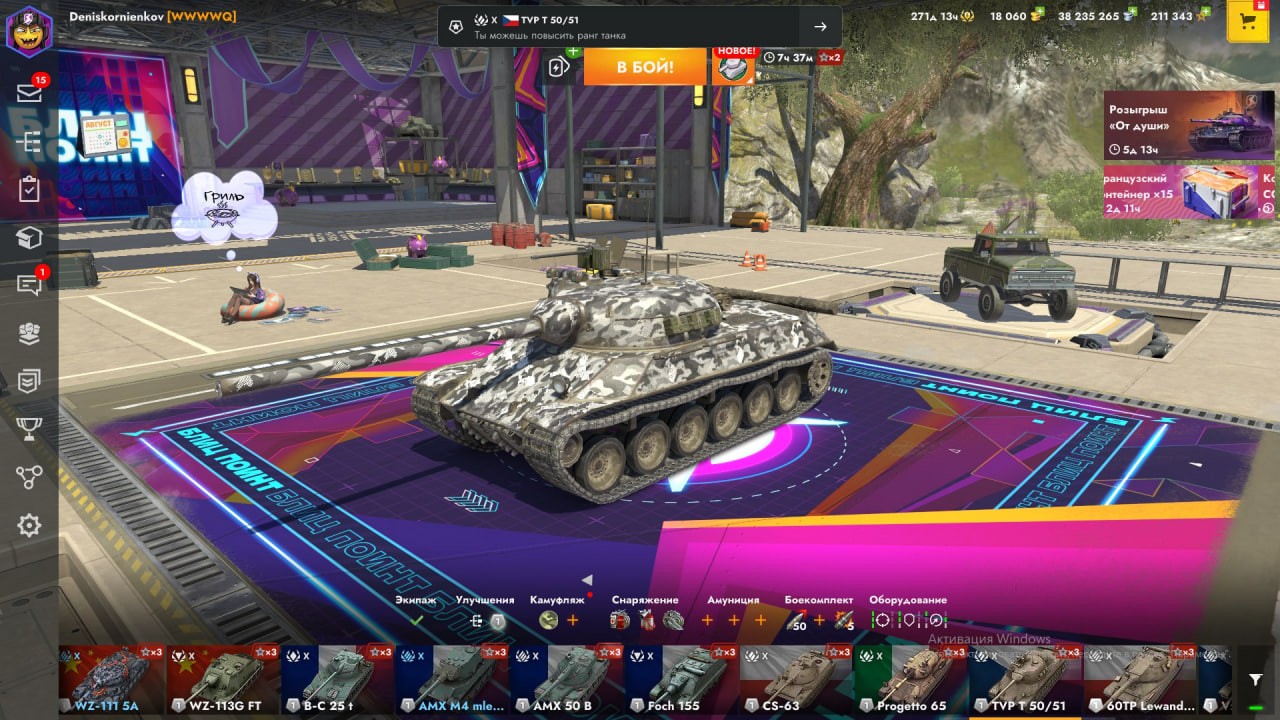The image size is (1280, 720).
Task: Open the settings gear icon
Action: point(29,525)
